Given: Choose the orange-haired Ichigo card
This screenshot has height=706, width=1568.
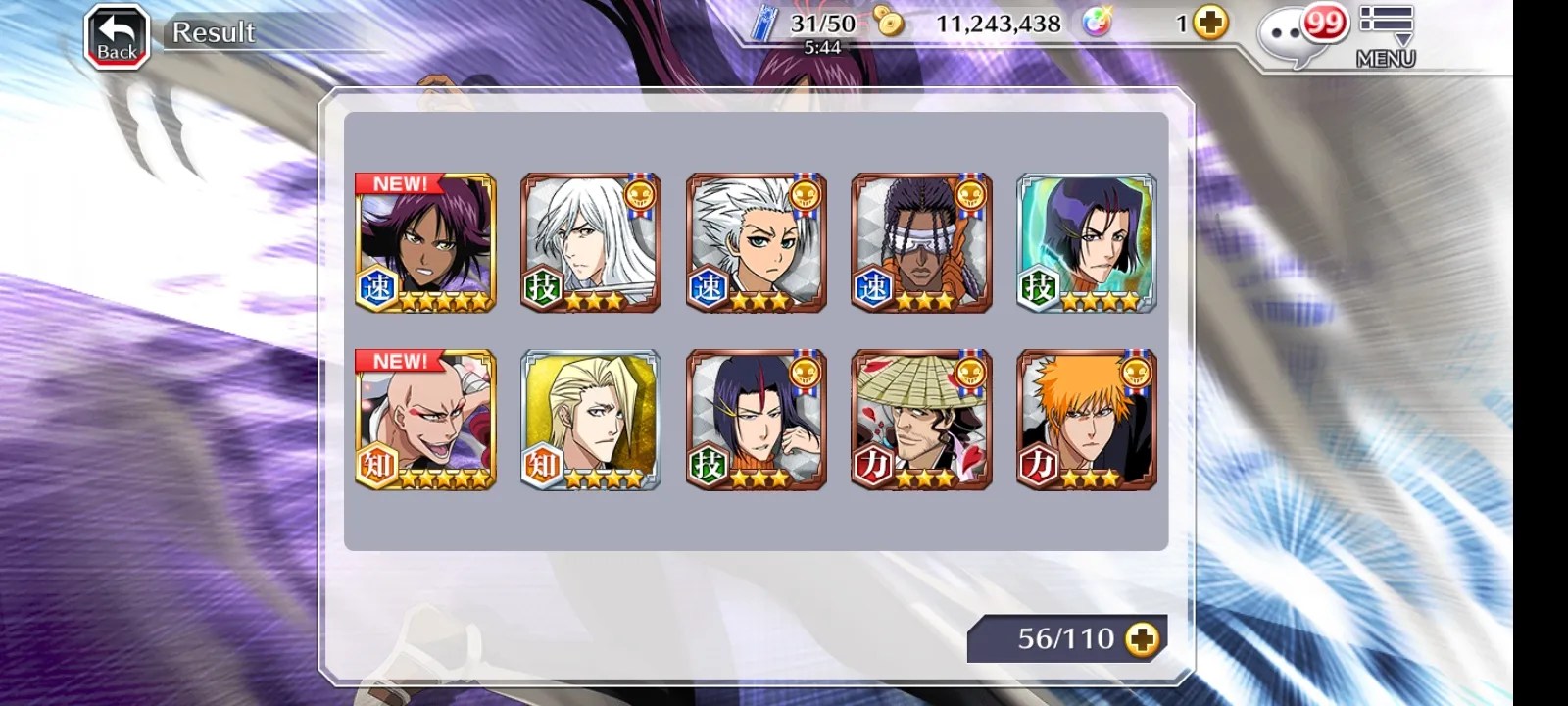Looking at the screenshot, I should tap(1087, 419).
